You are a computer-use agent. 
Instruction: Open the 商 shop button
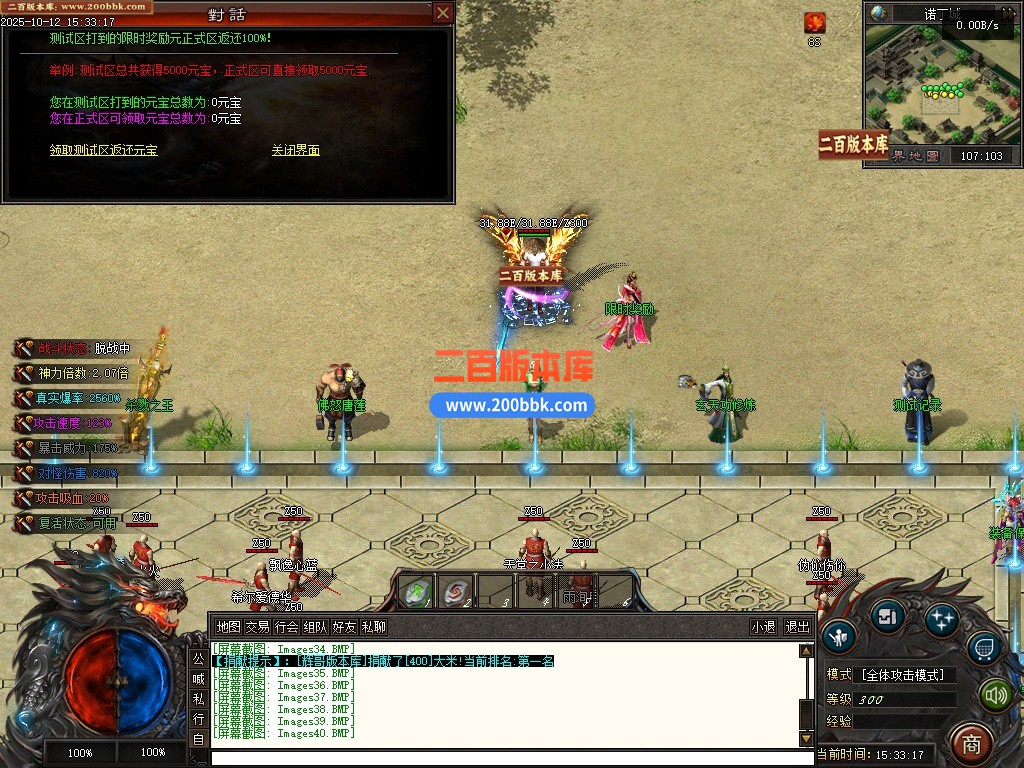970,743
